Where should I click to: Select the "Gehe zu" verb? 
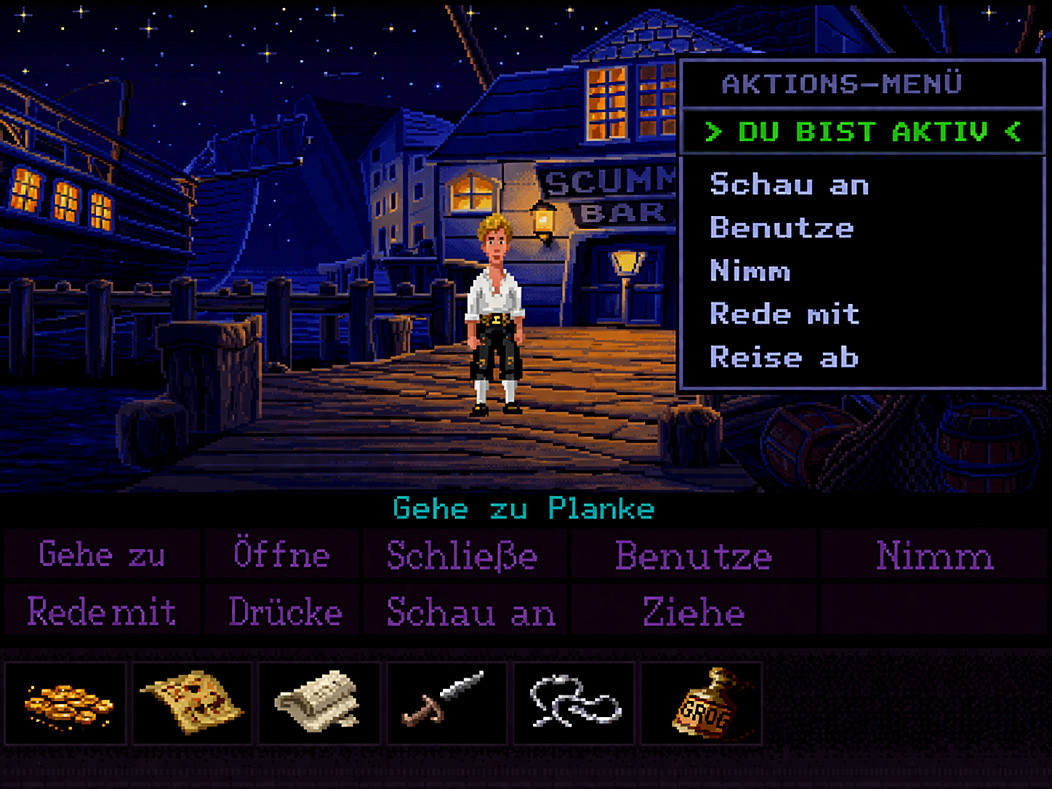point(102,555)
